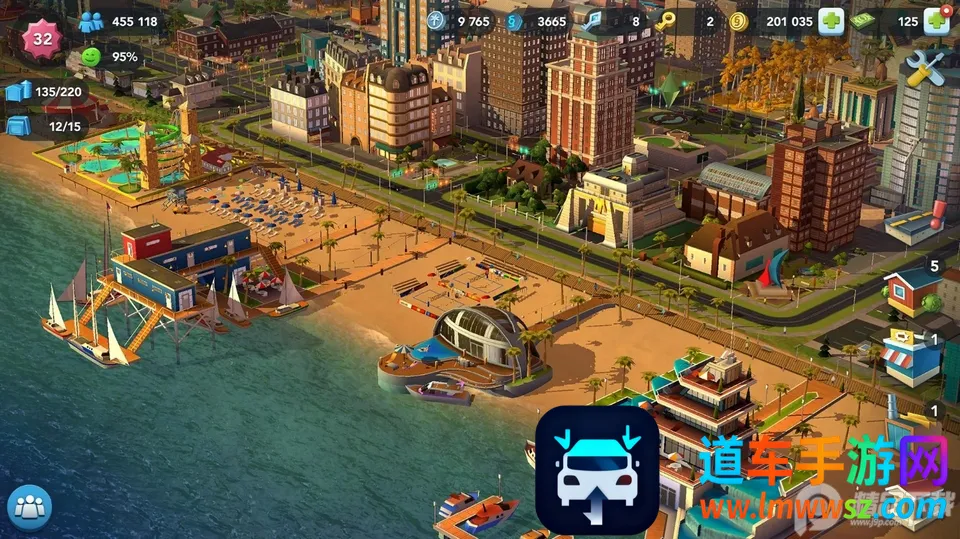Buy SimCash using the green plus

(x=936, y=21)
